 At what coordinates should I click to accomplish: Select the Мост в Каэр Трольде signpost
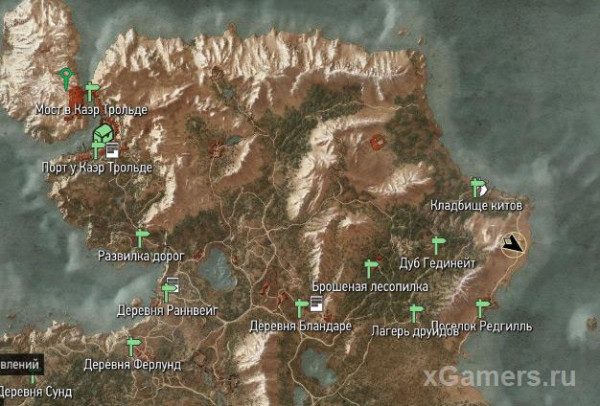click(x=92, y=91)
